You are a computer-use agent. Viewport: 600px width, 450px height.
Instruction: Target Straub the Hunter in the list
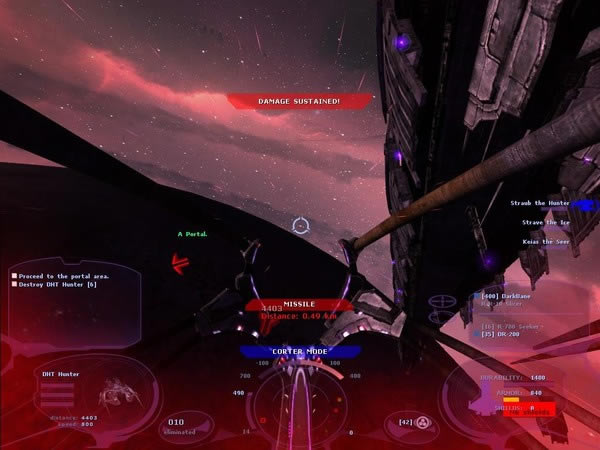540,203
